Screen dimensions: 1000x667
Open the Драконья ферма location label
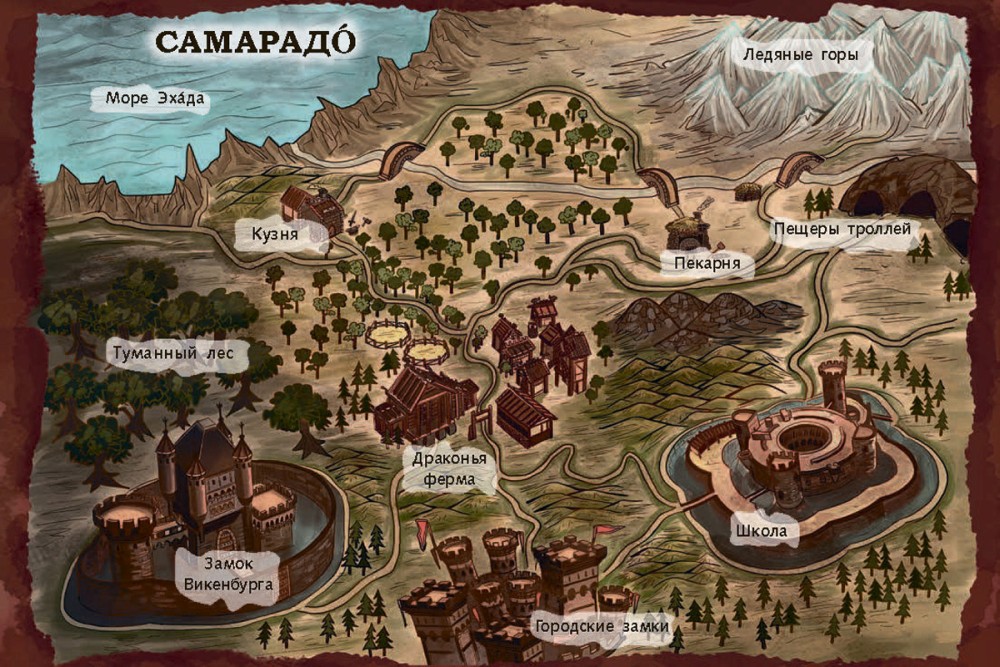(x=452, y=470)
